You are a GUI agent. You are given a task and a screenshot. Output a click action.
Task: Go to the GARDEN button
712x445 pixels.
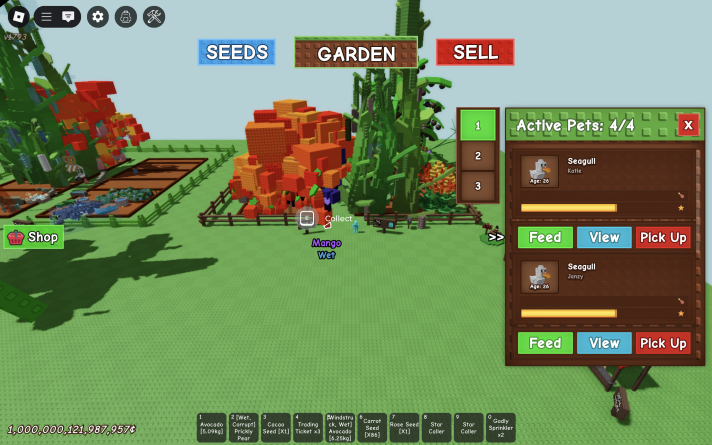click(x=356, y=53)
